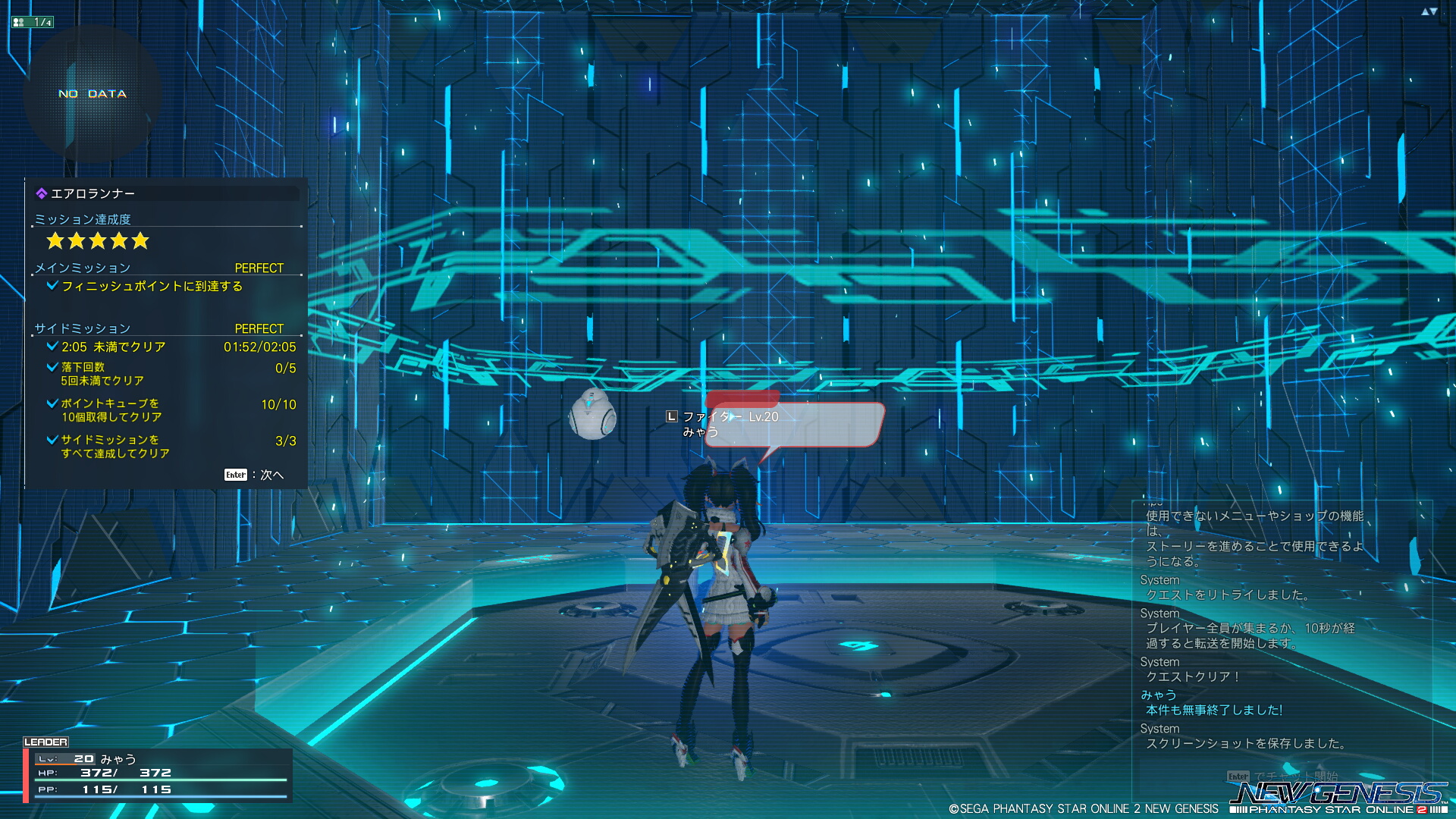Toggle the small arrows in the top-right corner
Image resolution: width=1456 pixels, height=819 pixels.
click(x=1429, y=11)
